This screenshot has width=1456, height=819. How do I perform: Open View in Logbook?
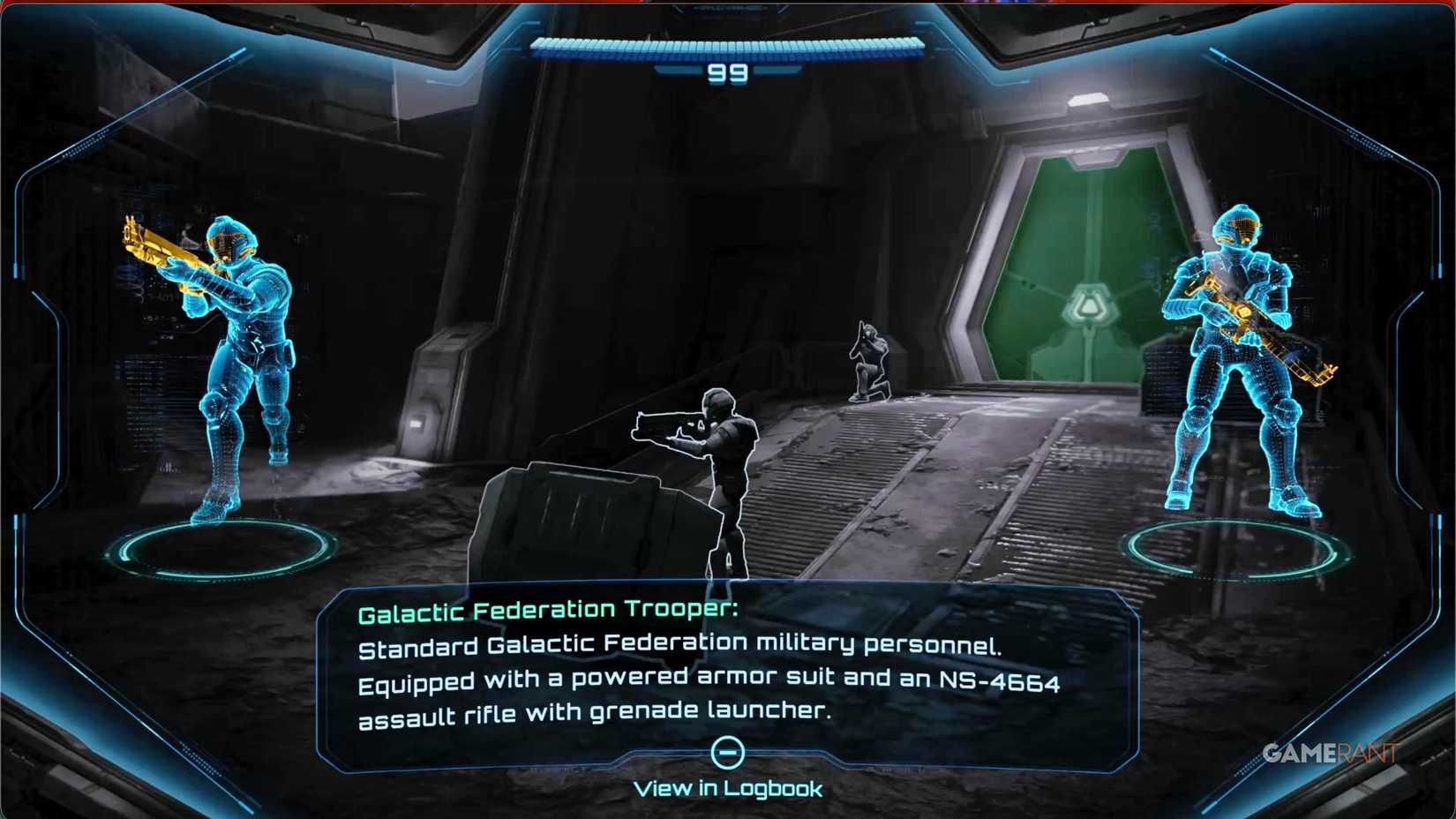tap(726, 788)
